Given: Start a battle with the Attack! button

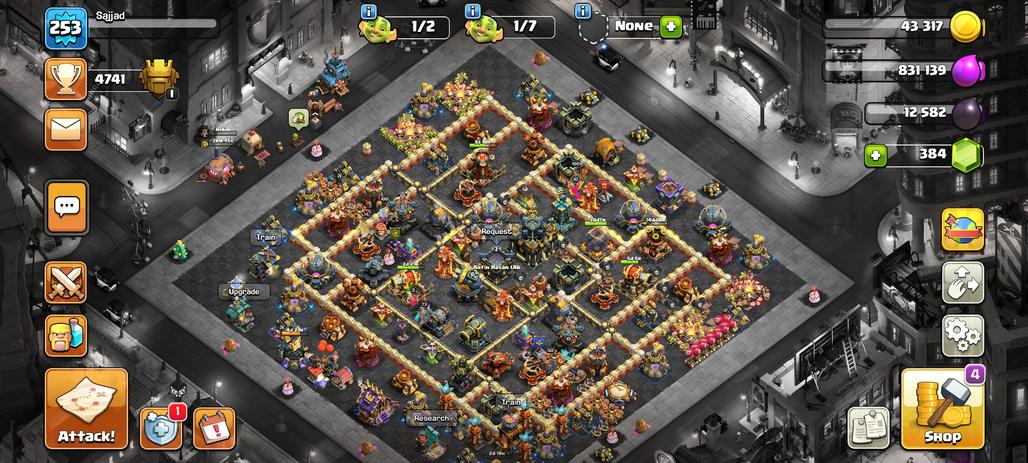Looking at the screenshot, I should [86, 408].
